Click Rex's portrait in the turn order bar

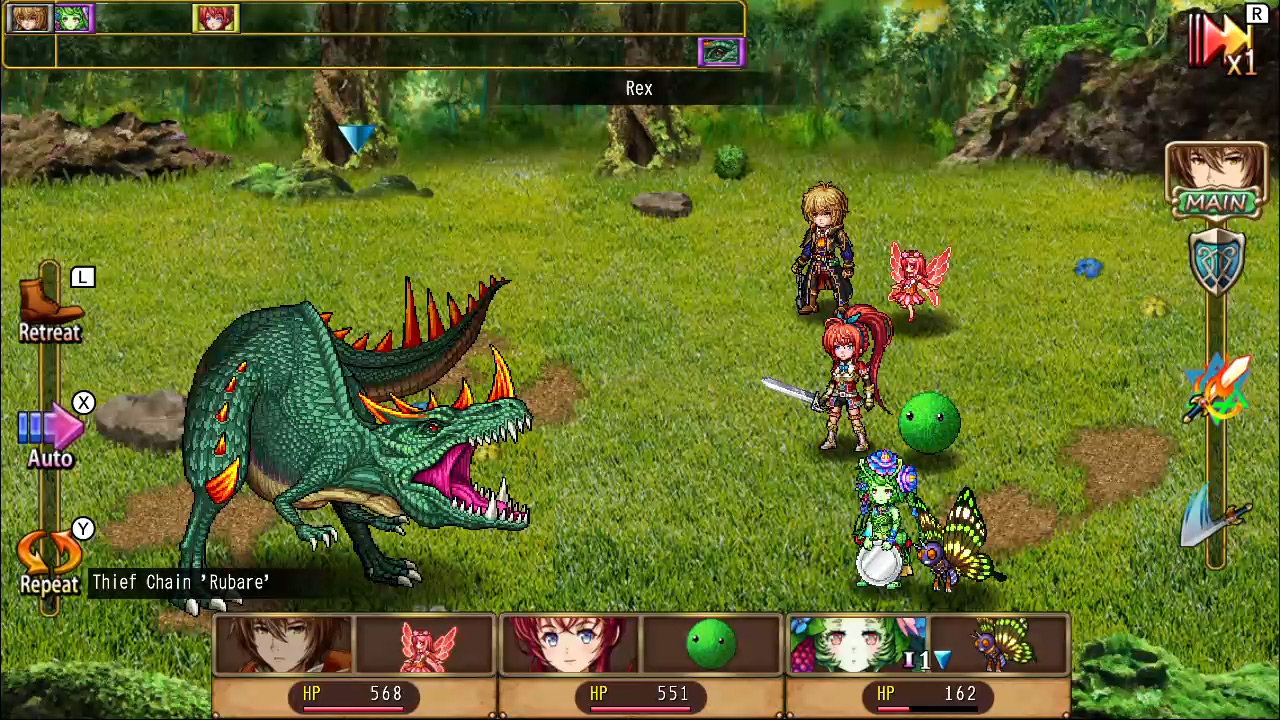(x=27, y=17)
